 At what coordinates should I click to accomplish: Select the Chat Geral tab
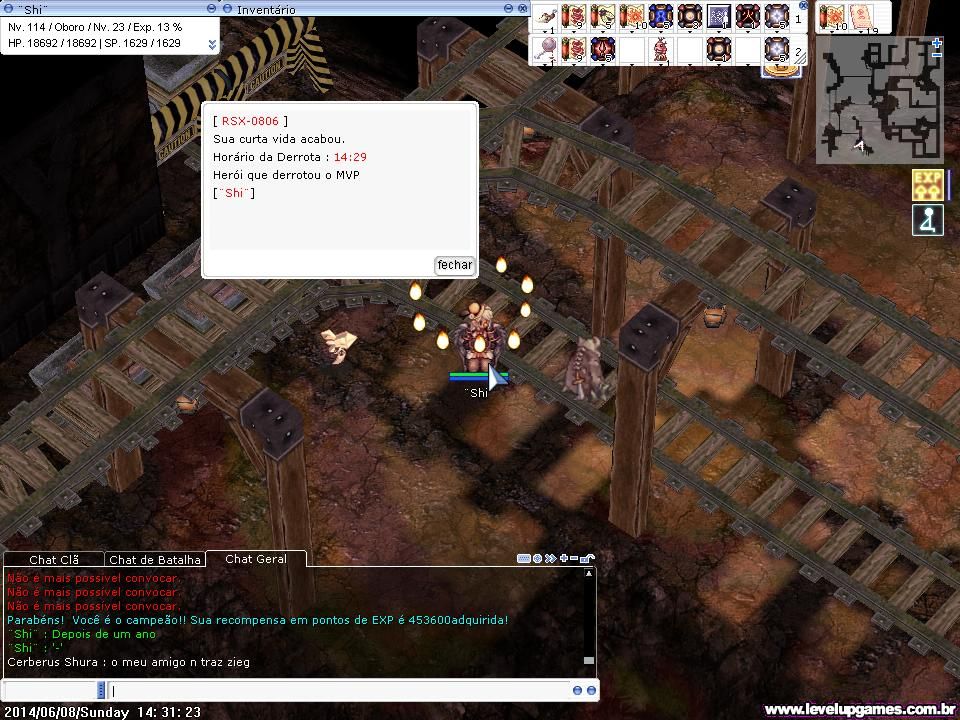coord(256,559)
